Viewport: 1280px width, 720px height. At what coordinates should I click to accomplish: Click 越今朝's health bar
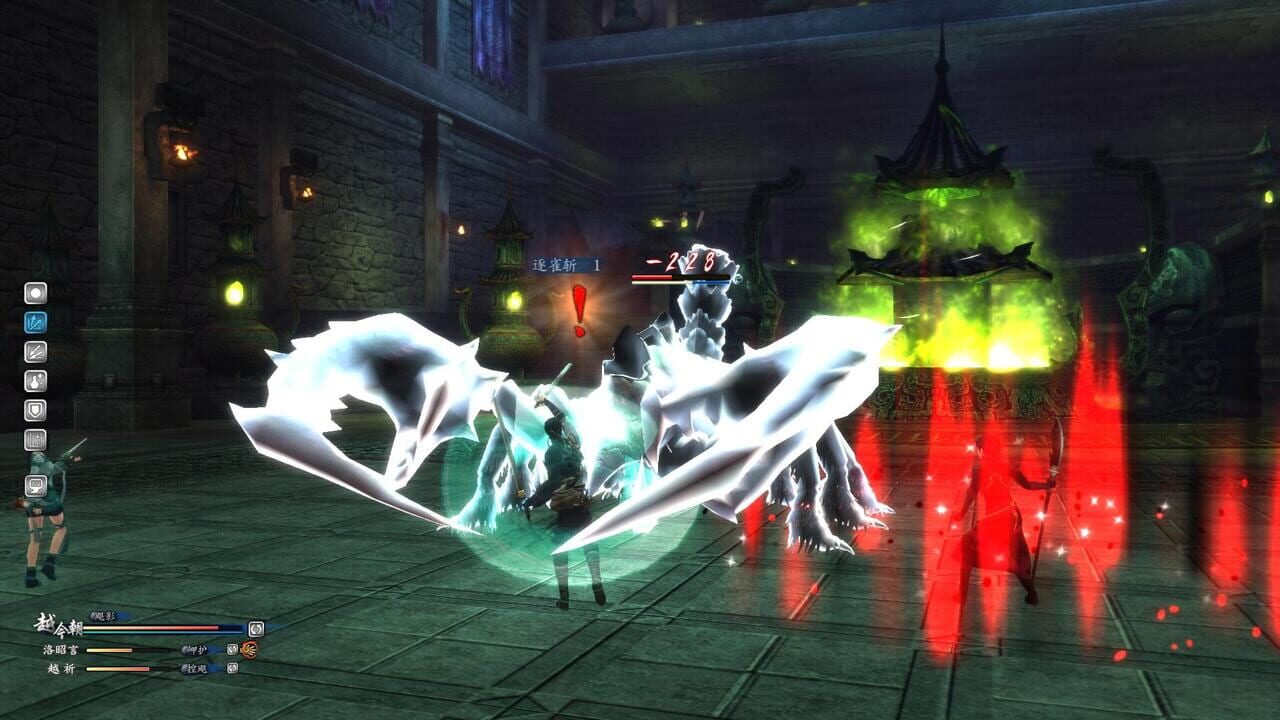152,628
